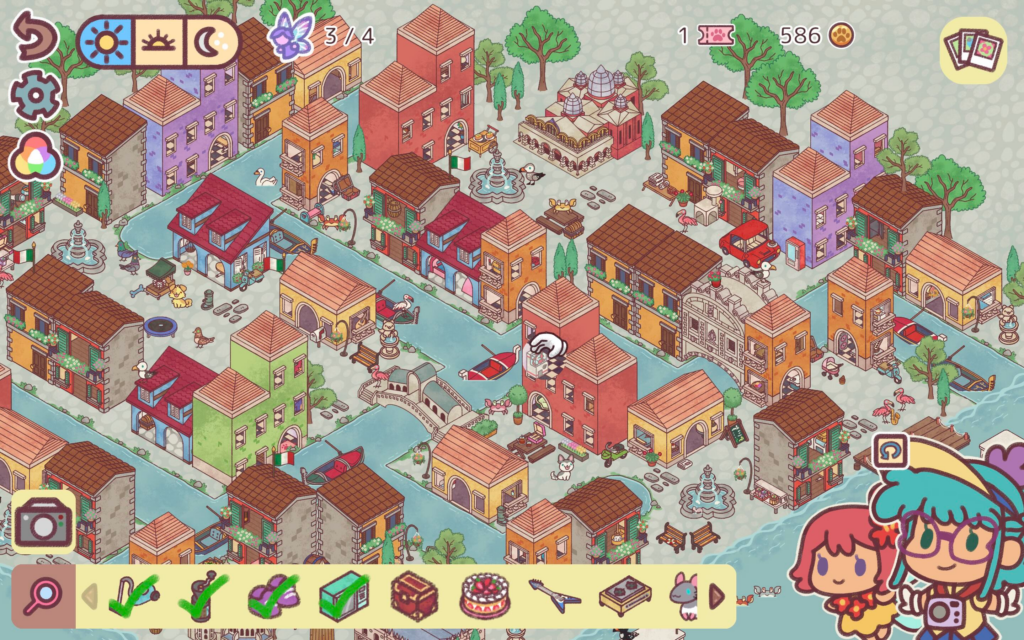Open the photo album in the corner
This screenshot has height=640, width=1024.
click(x=973, y=48)
